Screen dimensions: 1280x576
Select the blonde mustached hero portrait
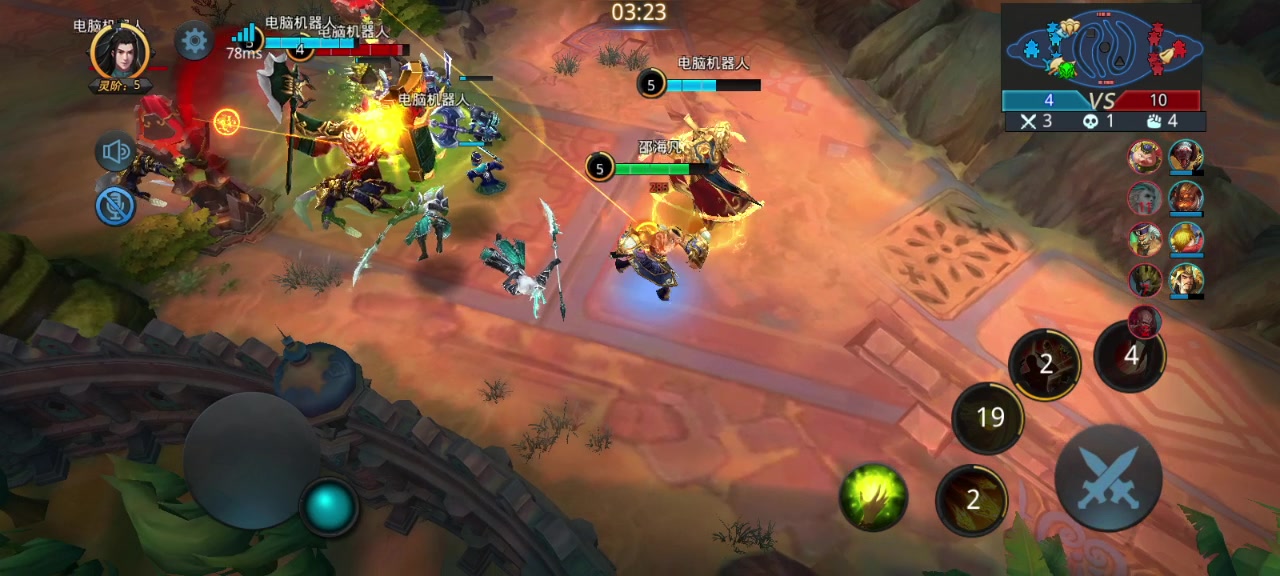coord(1186,279)
